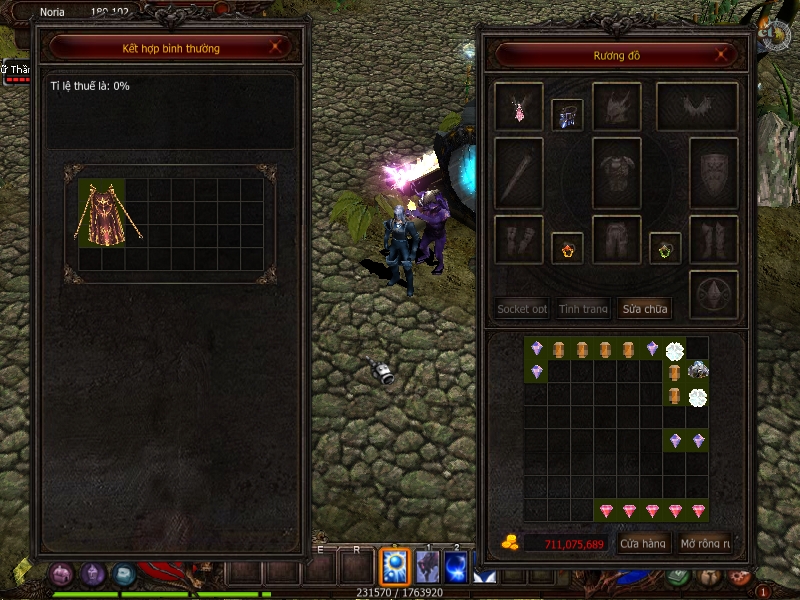Image resolution: width=800 pixels, height=600 pixels.
Task: Click the empty shield equipment slot
Action: (x=714, y=173)
